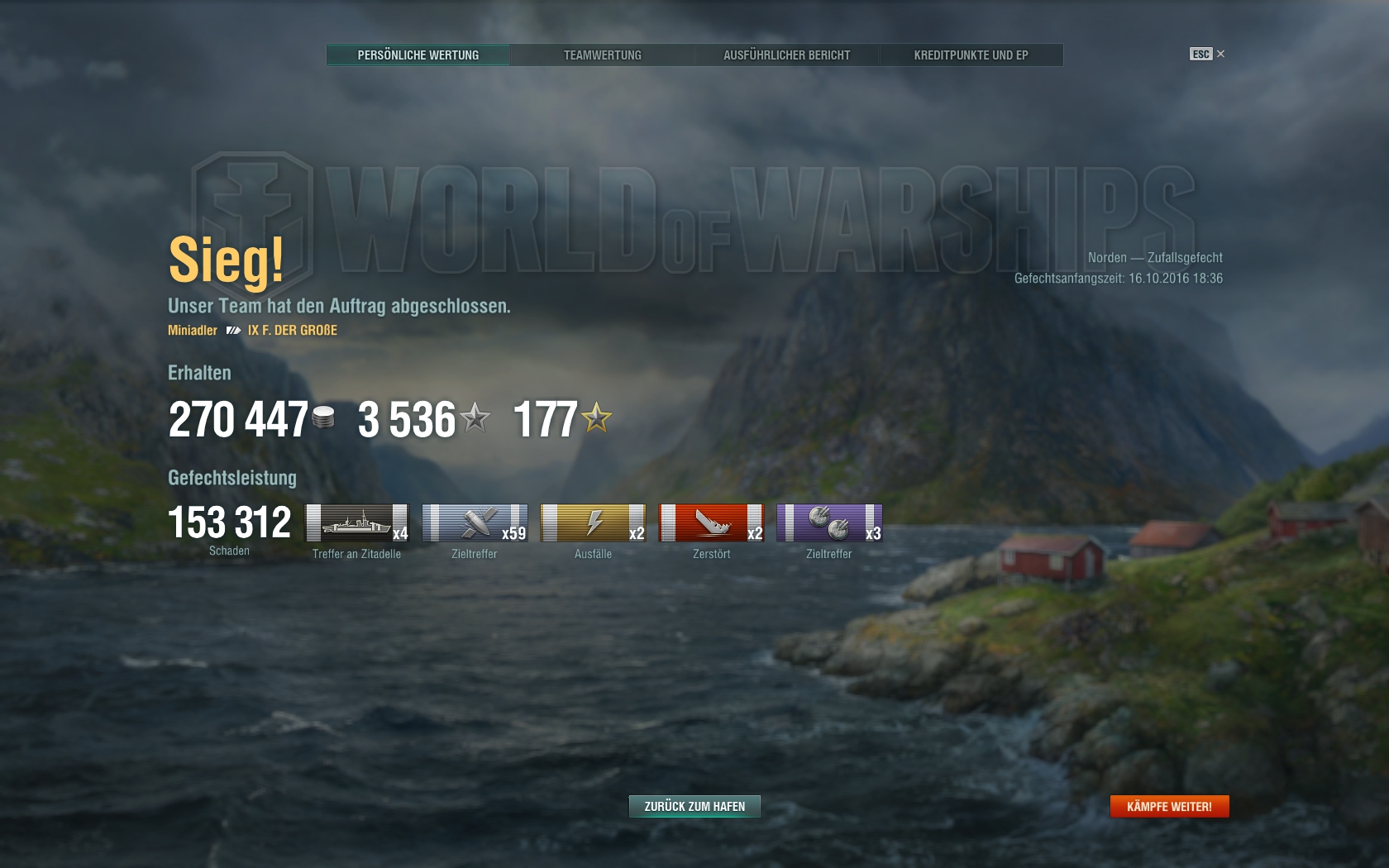Screen dimensions: 1389x868
Task: Select the Ausfälle lightning ribbon
Action: click(x=593, y=523)
